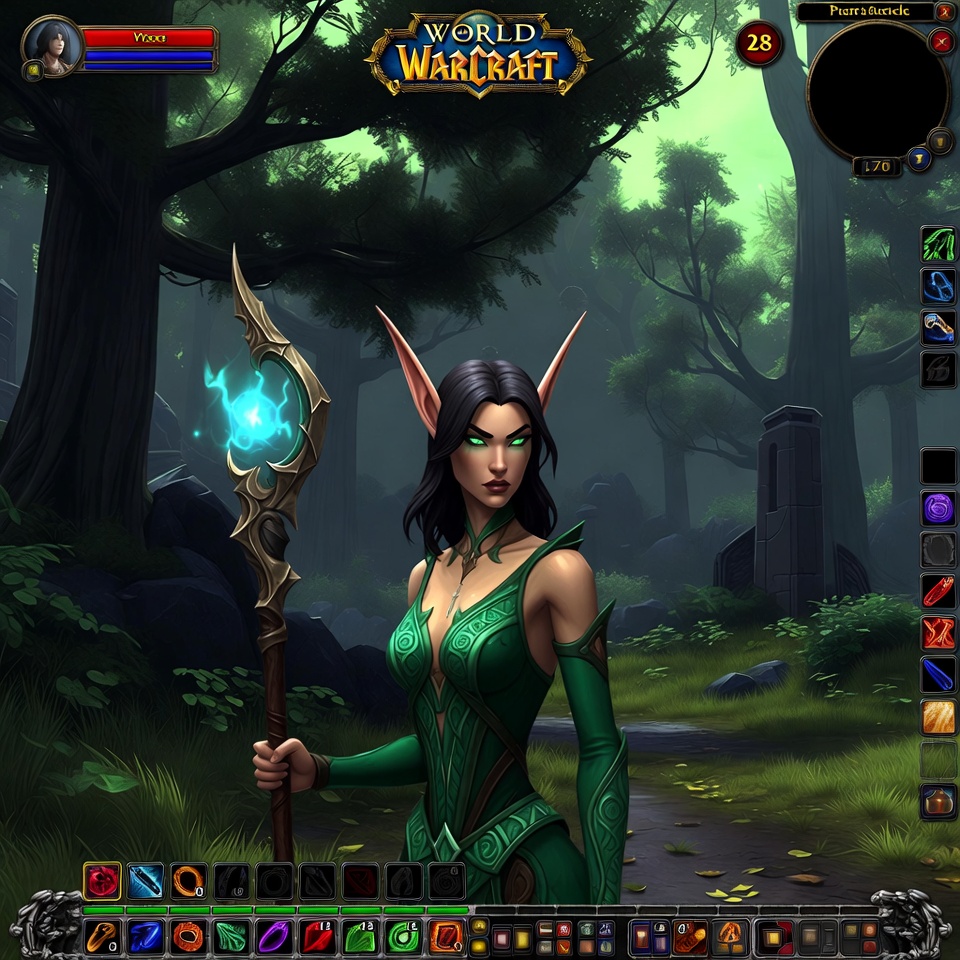Click the red X button on minimap rim
The height and width of the screenshot is (960, 960).
coord(941,41)
